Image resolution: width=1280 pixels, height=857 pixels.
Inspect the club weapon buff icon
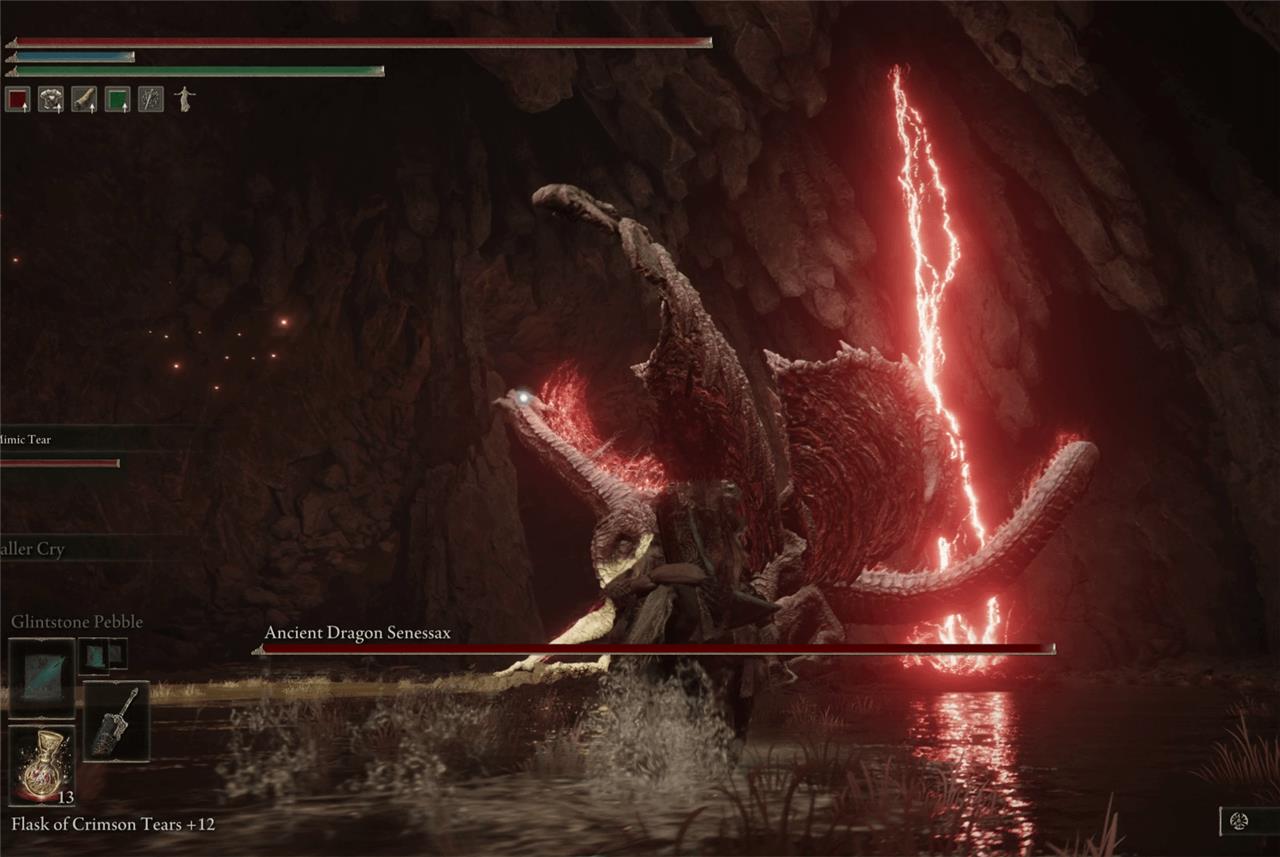click(84, 99)
